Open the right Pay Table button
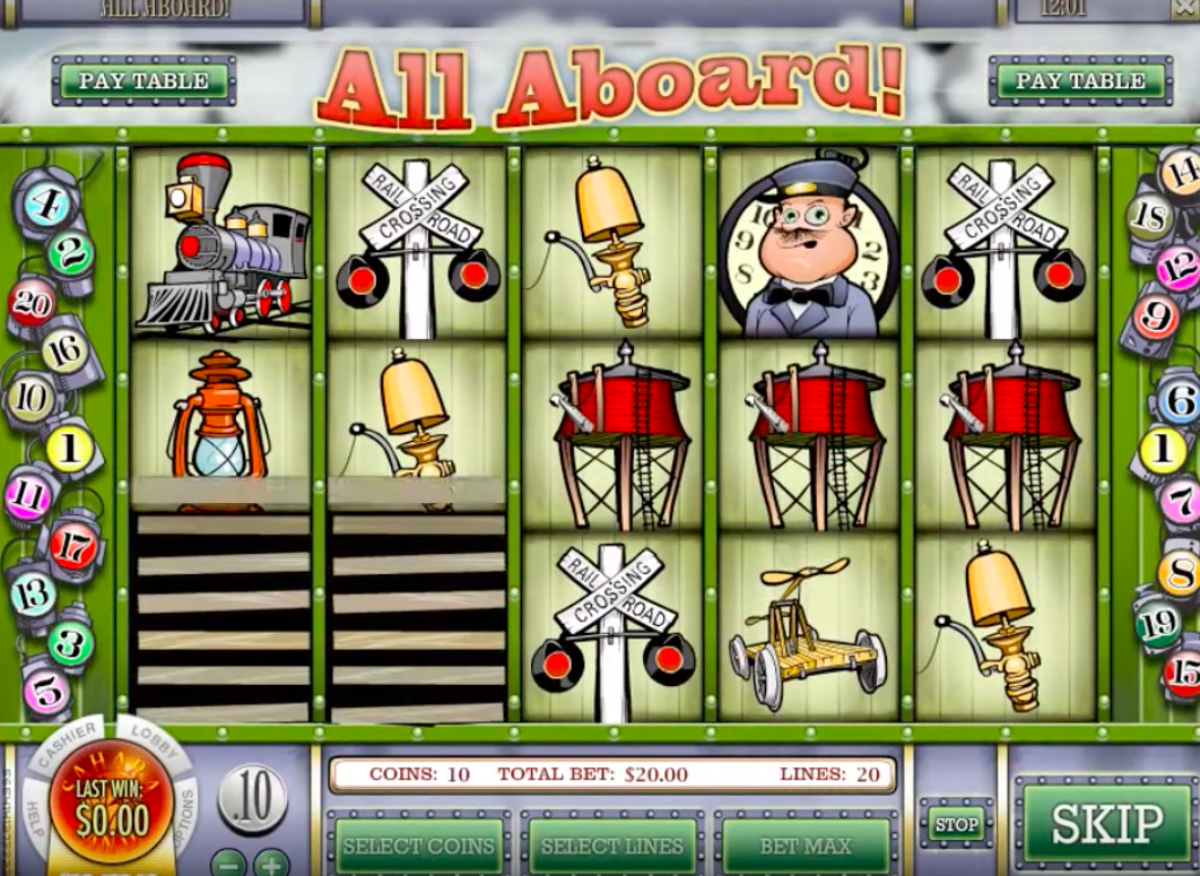Screen dimensions: 1200x876 click(1080, 81)
